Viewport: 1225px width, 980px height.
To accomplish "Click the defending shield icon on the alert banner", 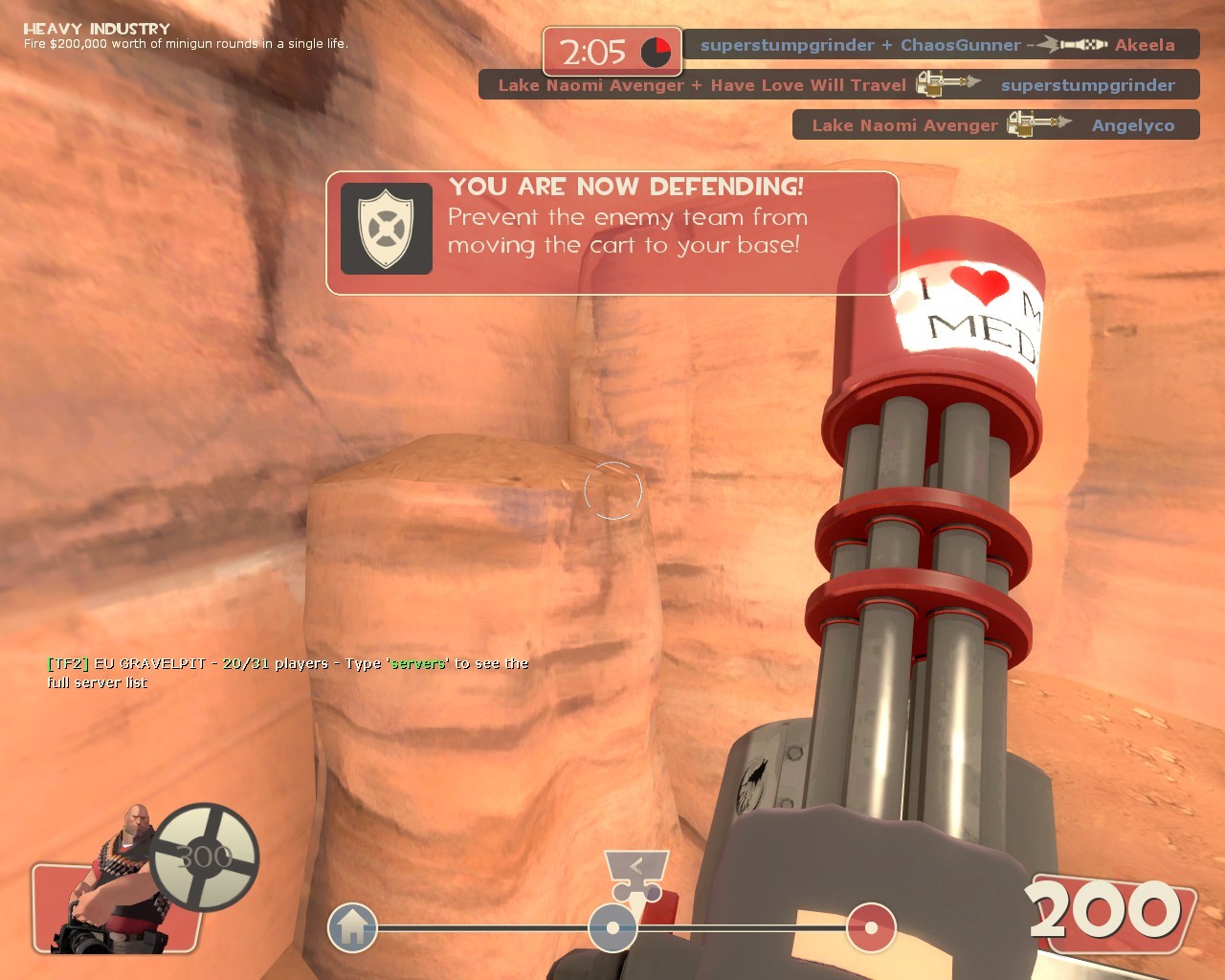I will (386, 230).
